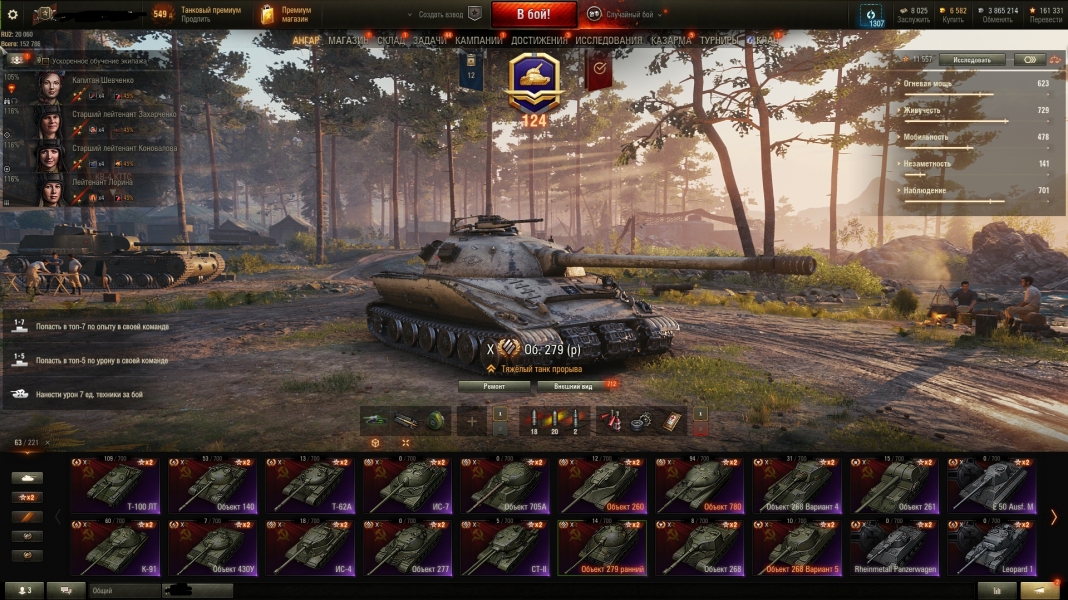The image size is (1068, 600).
Task: Open the ИССЛЕДОВАНИЯ tab
Action: pyautogui.click(x=608, y=40)
